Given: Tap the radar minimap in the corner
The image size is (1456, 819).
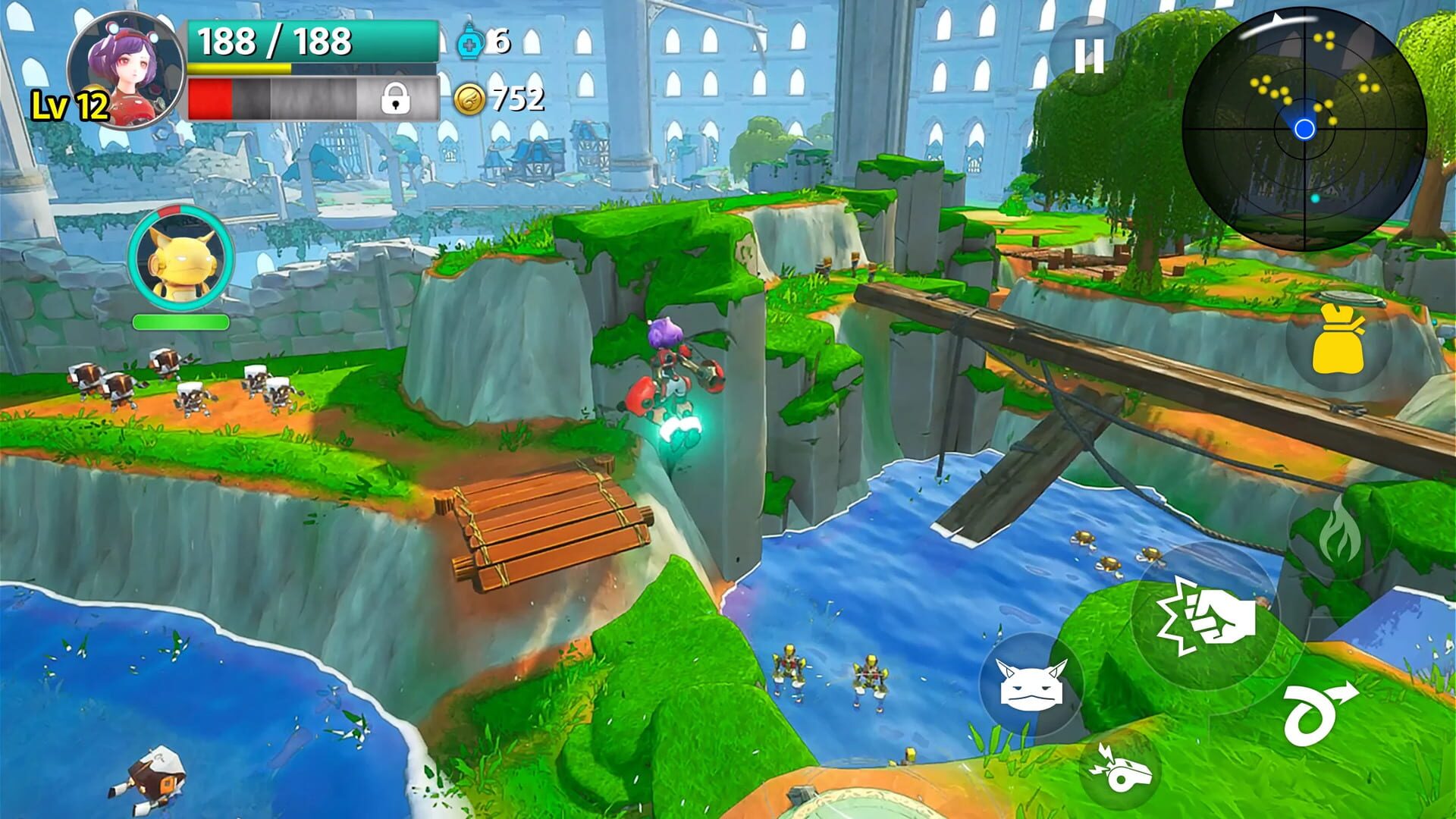Looking at the screenshot, I should coord(1304,129).
